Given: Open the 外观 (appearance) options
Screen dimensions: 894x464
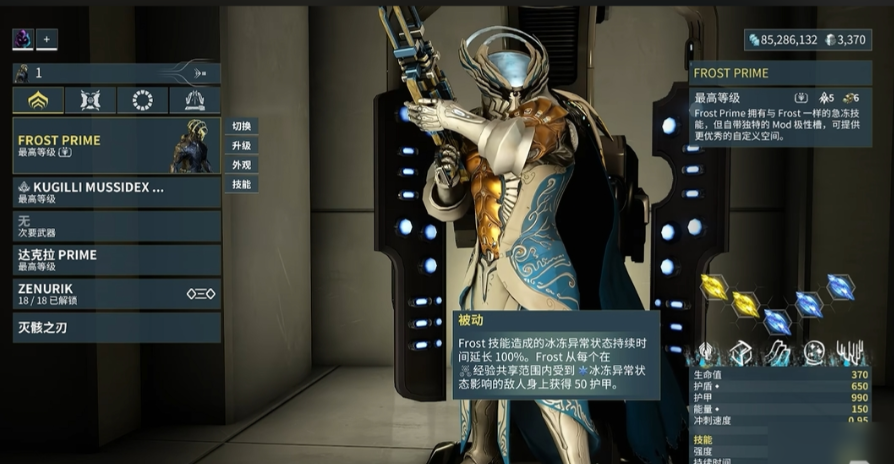Looking at the screenshot, I should click(241, 165).
